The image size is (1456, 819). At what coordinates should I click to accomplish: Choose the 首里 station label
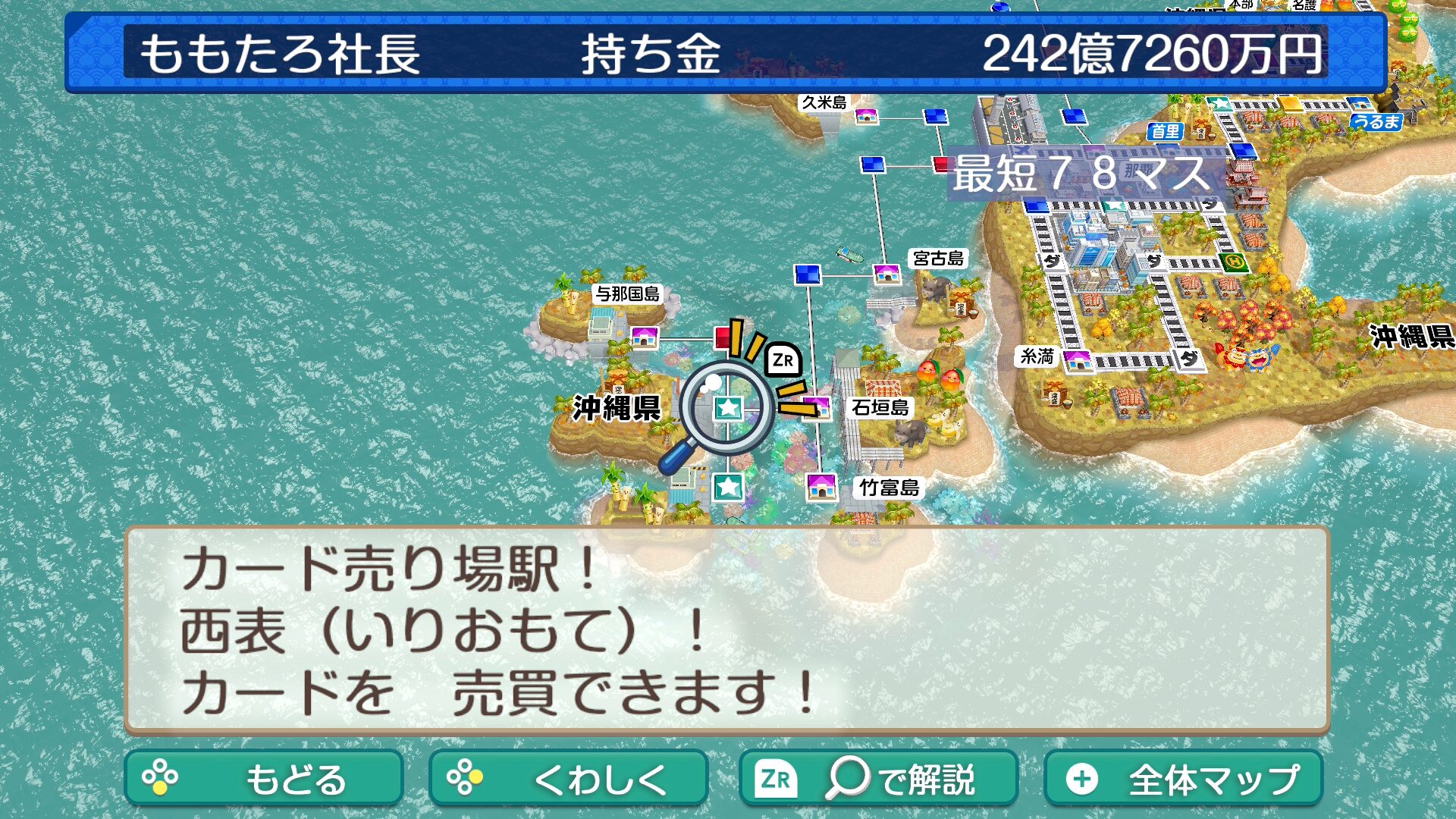click(x=1165, y=131)
